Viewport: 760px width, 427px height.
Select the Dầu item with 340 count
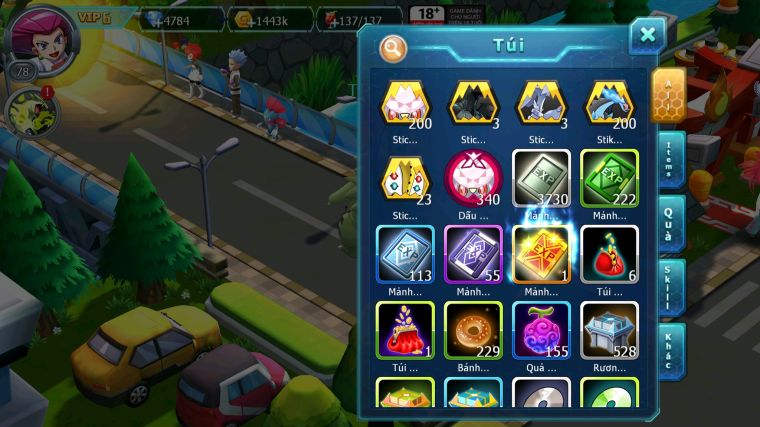click(x=473, y=178)
